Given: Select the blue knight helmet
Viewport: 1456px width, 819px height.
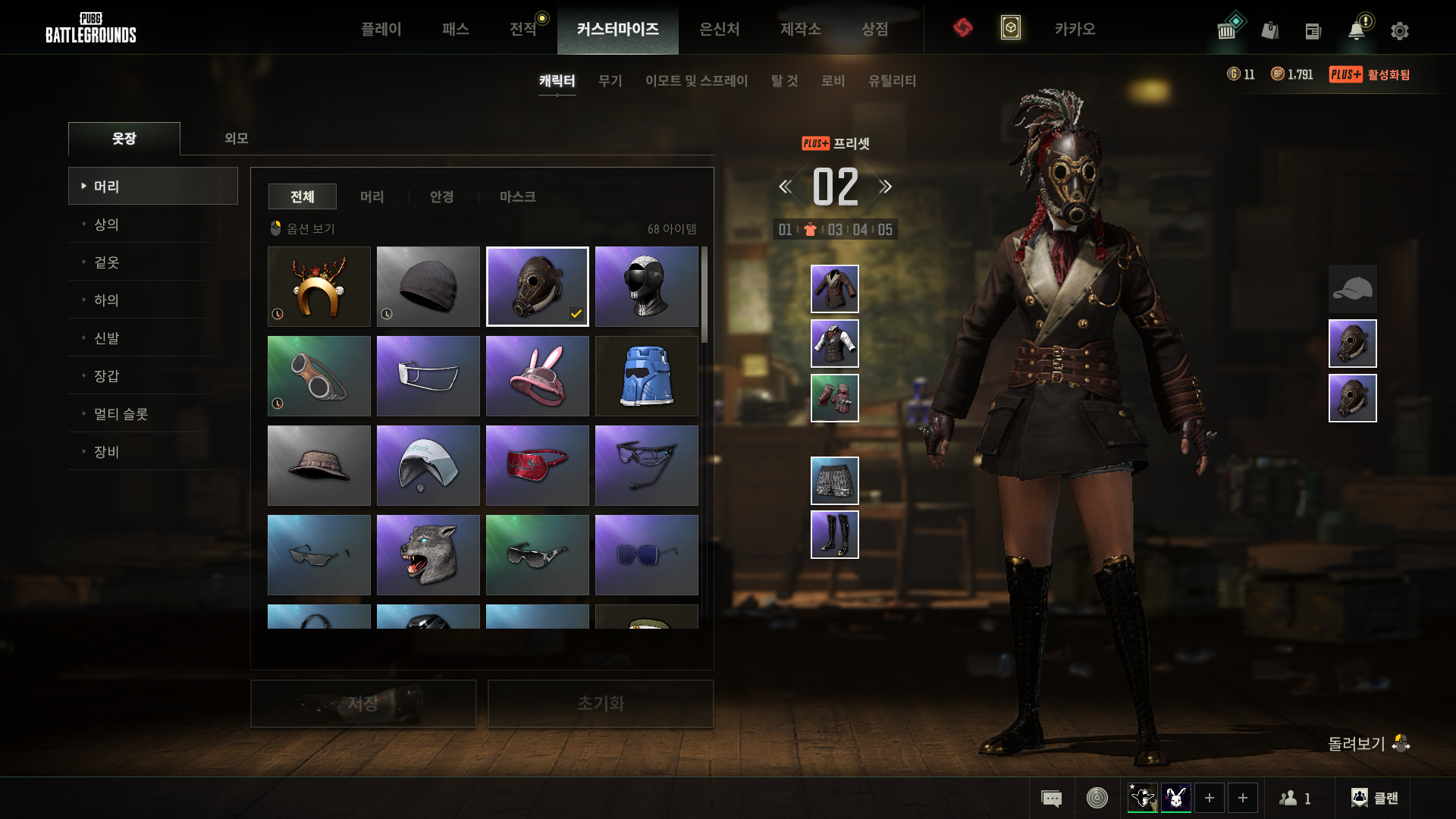Looking at the screenshot, I should coord(647,376).
